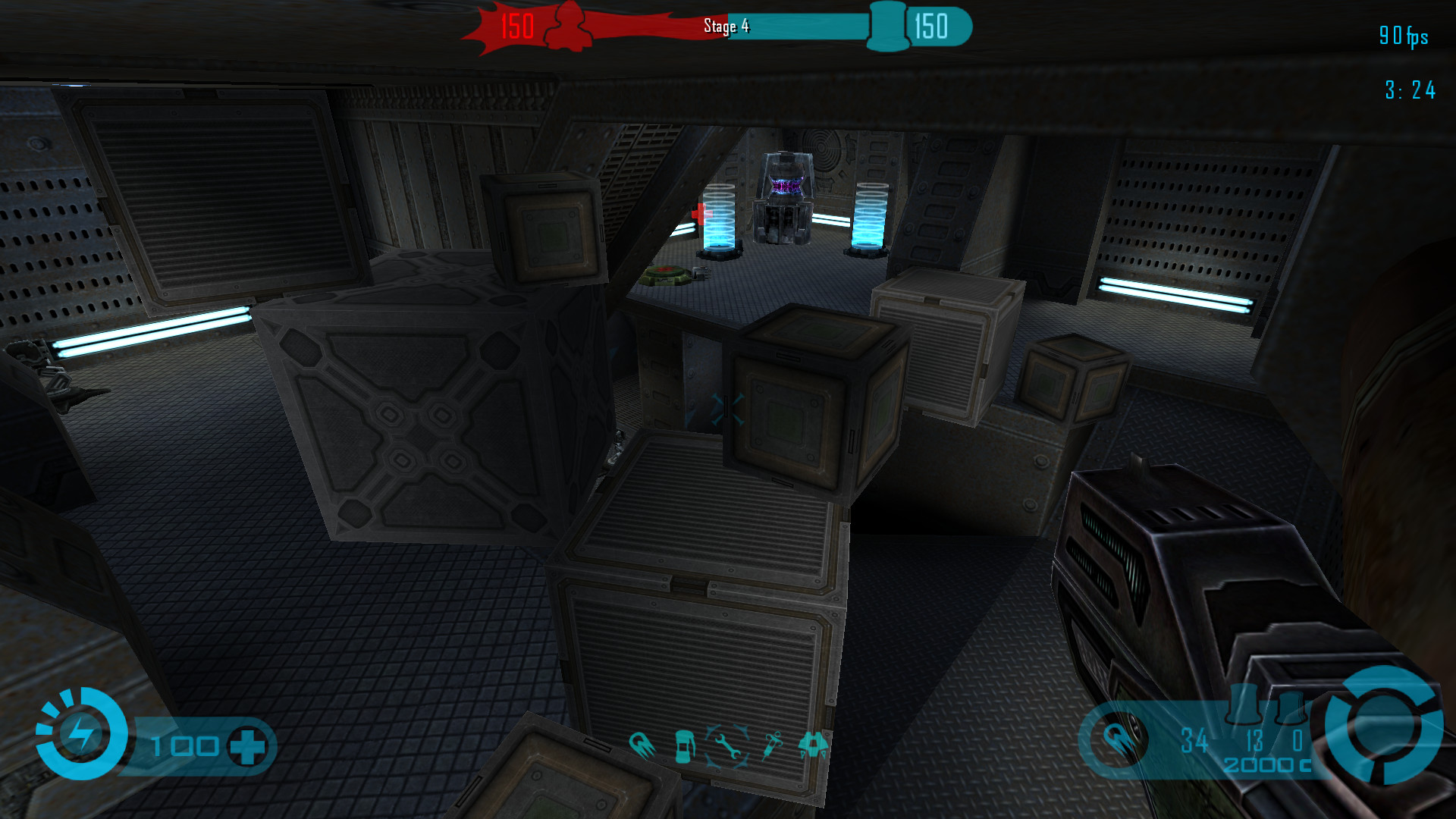Click the red alien team emblem
Viewport: 1456px width, 819px height.
pos(567,27)
